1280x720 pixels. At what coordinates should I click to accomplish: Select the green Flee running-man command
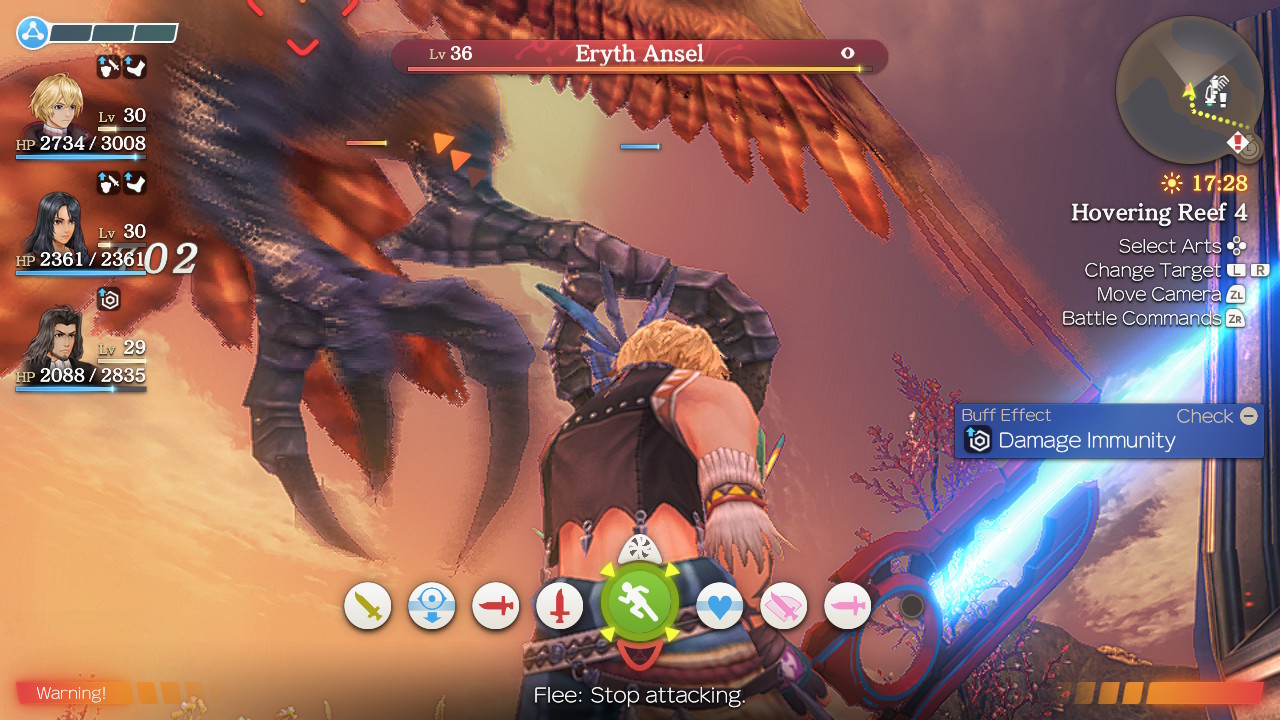639,603
